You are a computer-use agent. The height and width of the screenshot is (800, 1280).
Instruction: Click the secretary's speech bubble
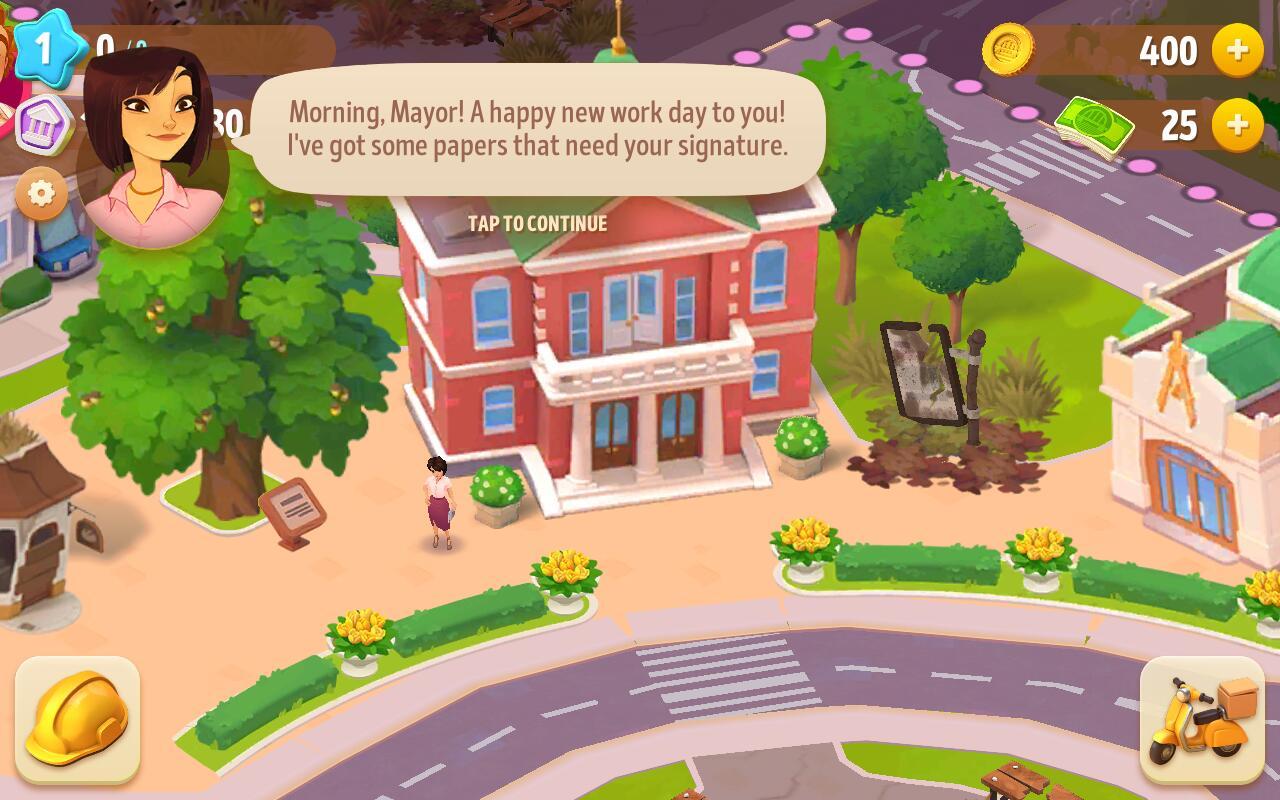click(x=537, y=128)
